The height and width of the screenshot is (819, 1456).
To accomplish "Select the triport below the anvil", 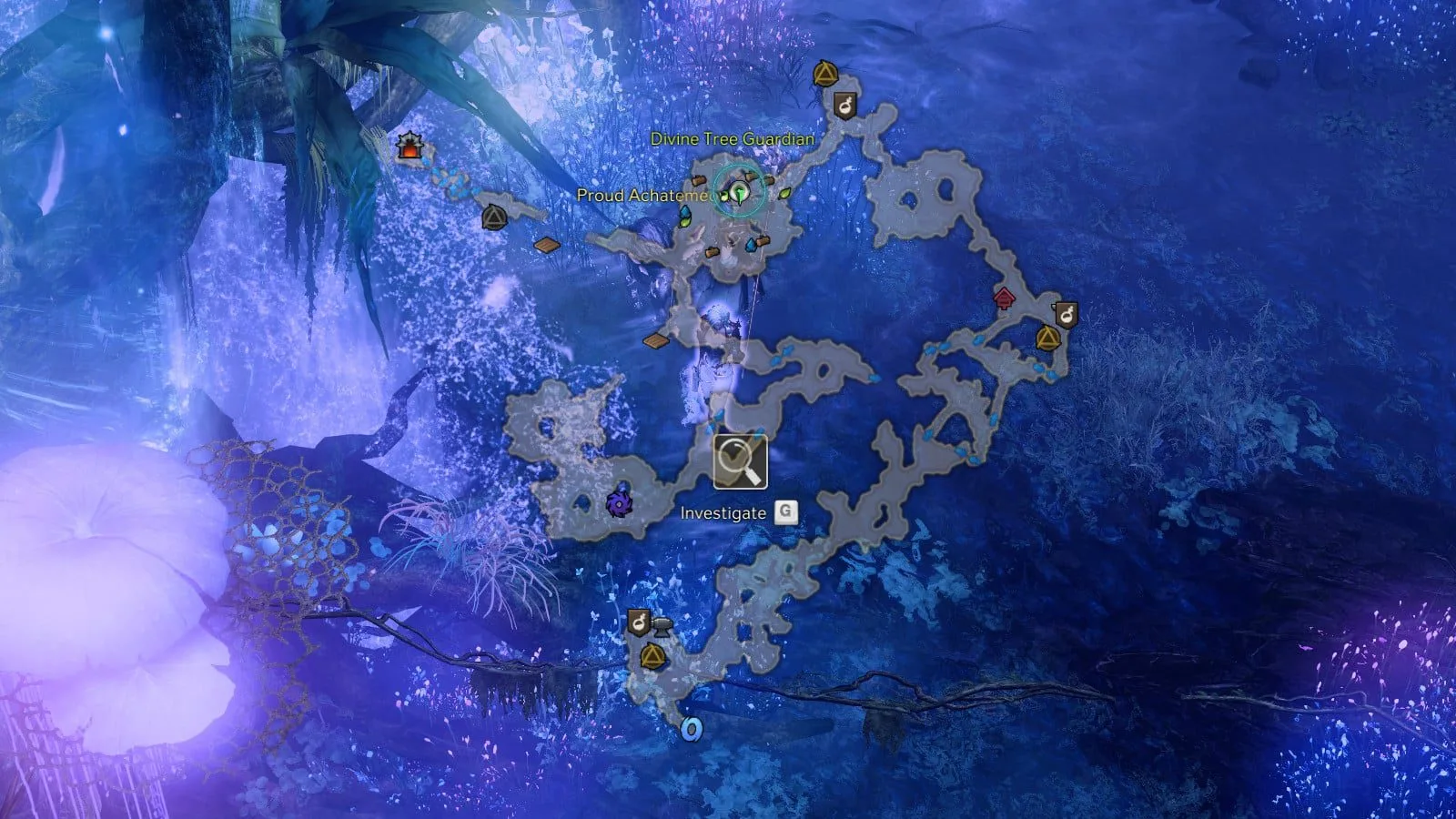I will 652,656.
